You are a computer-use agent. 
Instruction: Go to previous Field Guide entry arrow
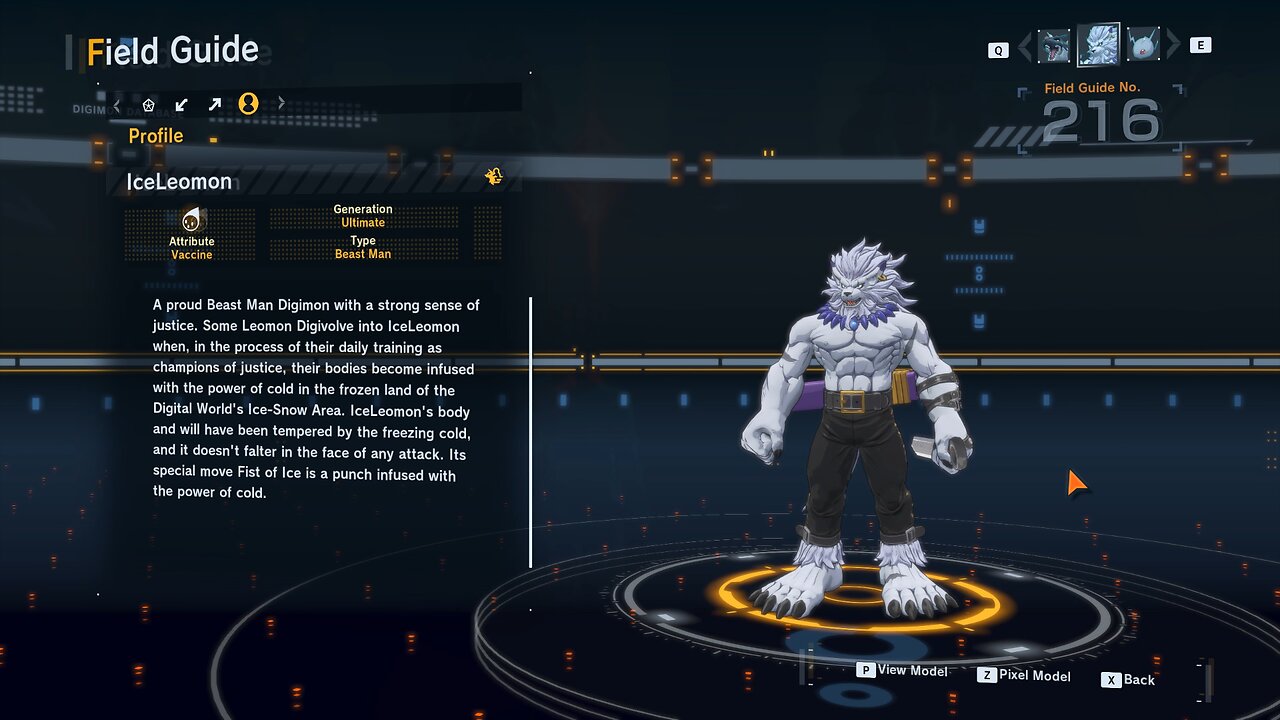[1024, 46]
